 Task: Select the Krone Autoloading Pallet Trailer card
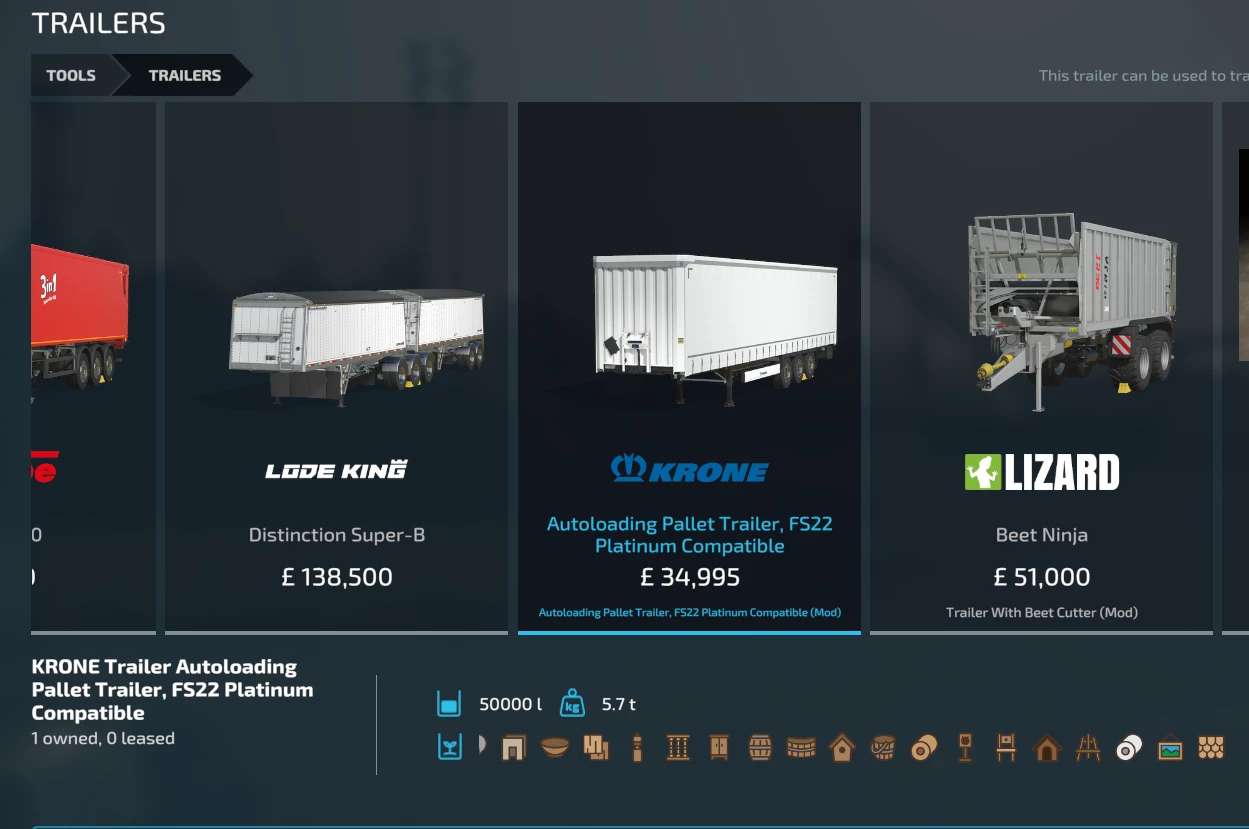click(689, 367)
